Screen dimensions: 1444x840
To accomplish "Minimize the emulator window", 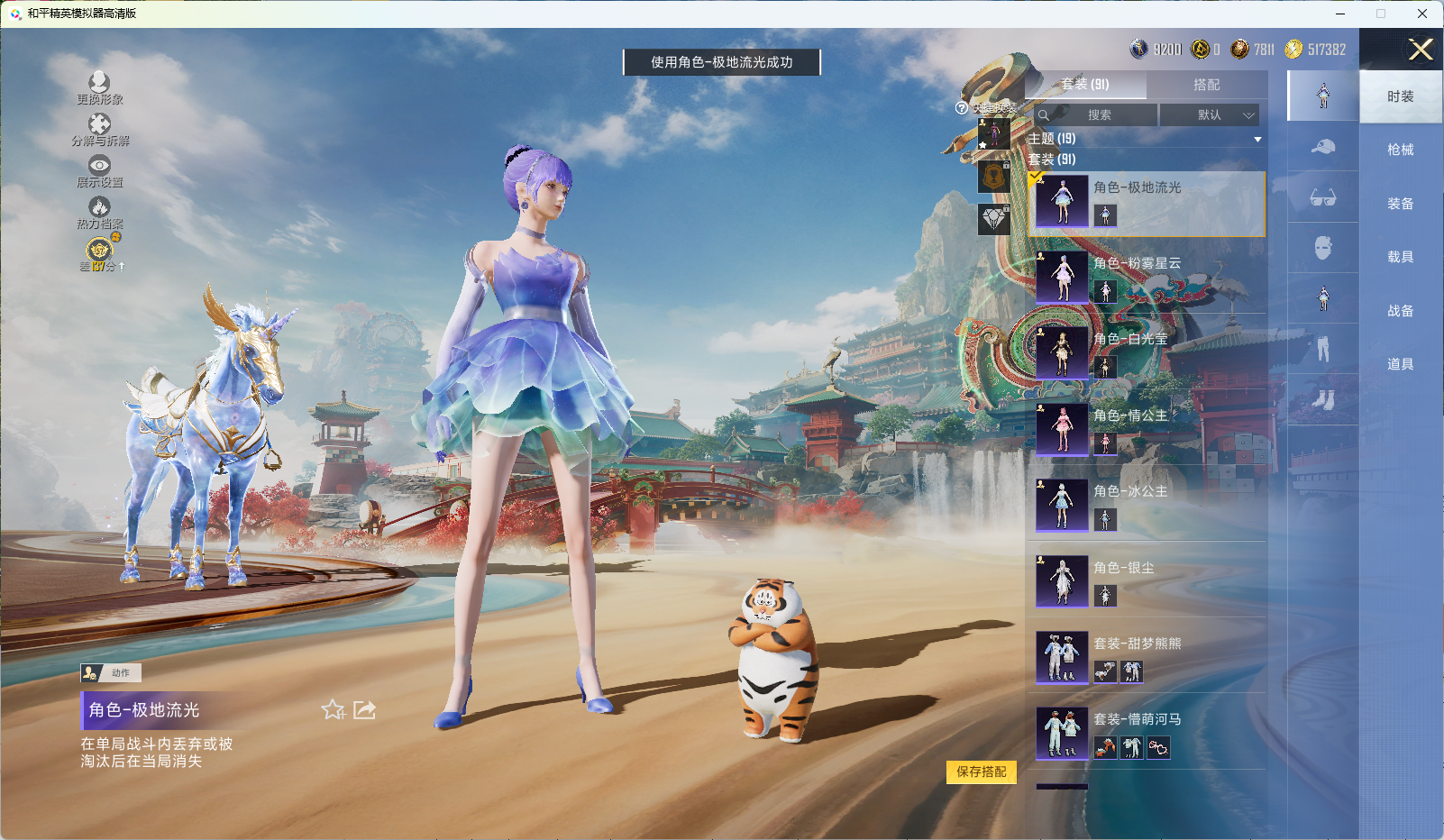I will pos(1340,14).
